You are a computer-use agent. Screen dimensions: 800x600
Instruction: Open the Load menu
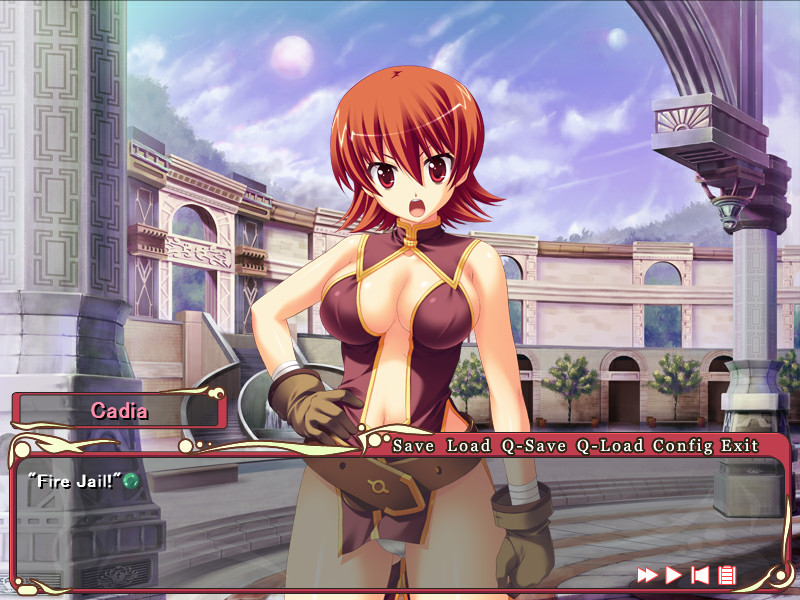[469, 445]
